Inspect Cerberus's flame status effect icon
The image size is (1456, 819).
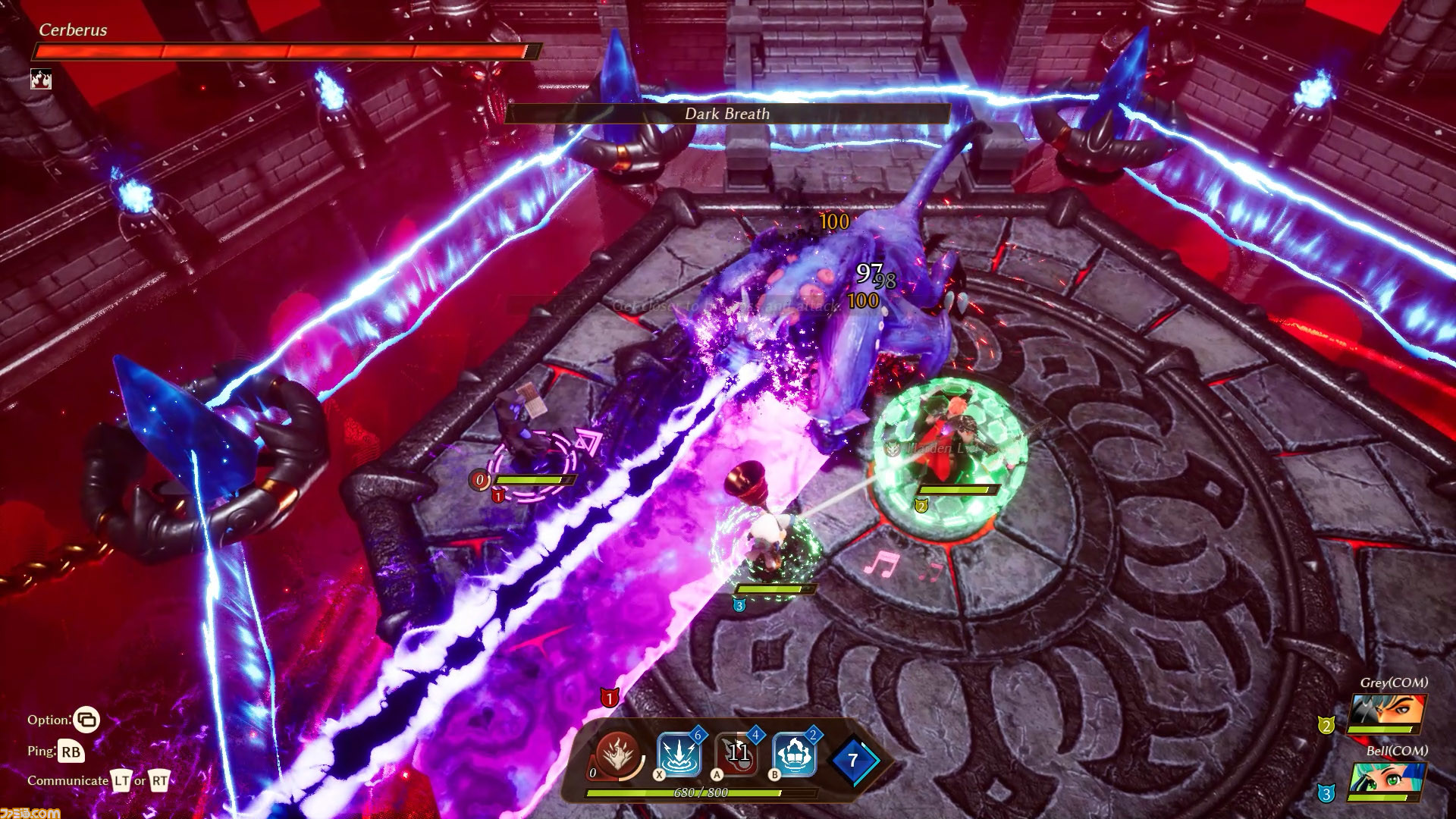click(x=41, y=79)
